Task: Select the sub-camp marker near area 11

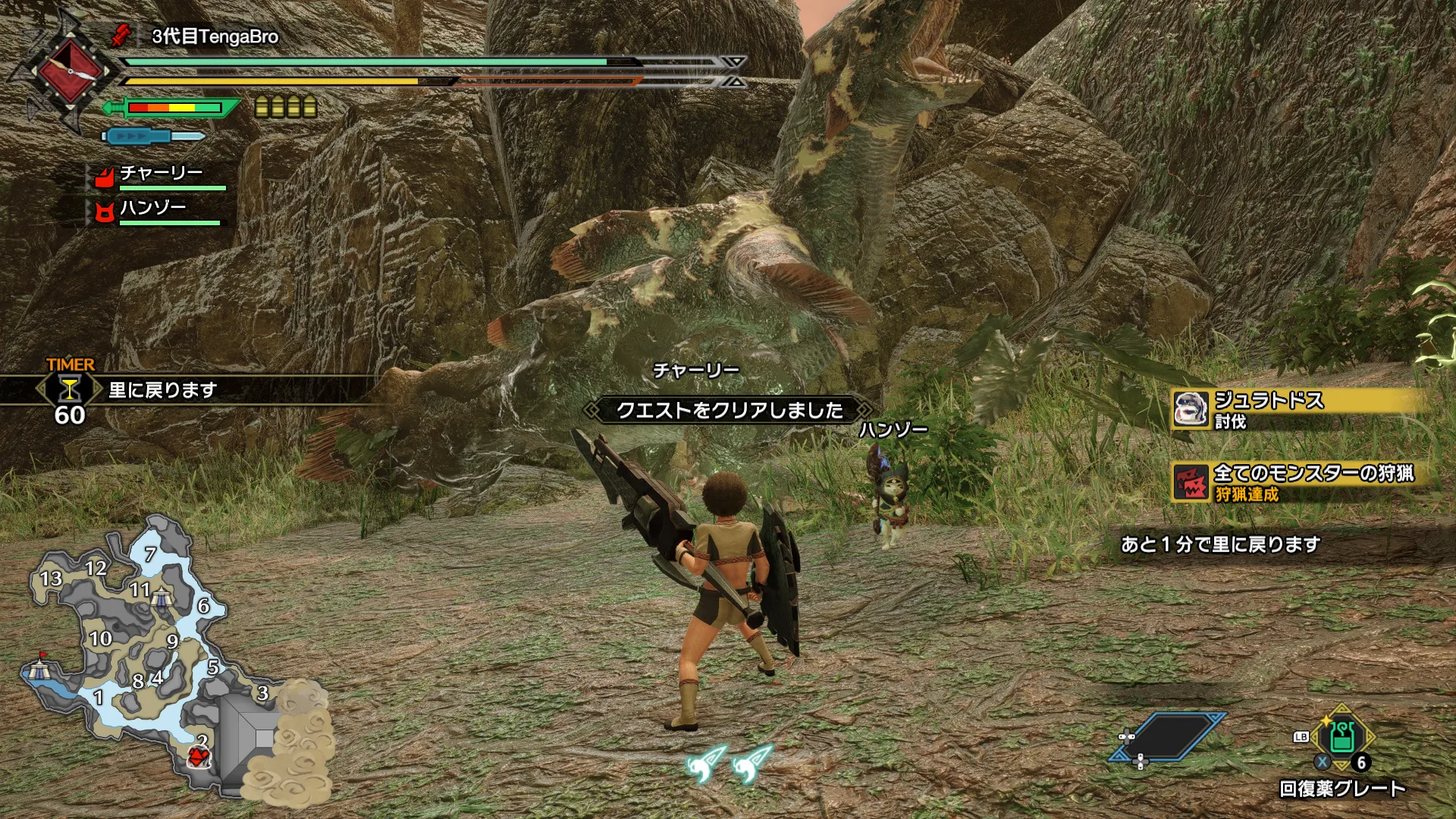Action: 162,598
